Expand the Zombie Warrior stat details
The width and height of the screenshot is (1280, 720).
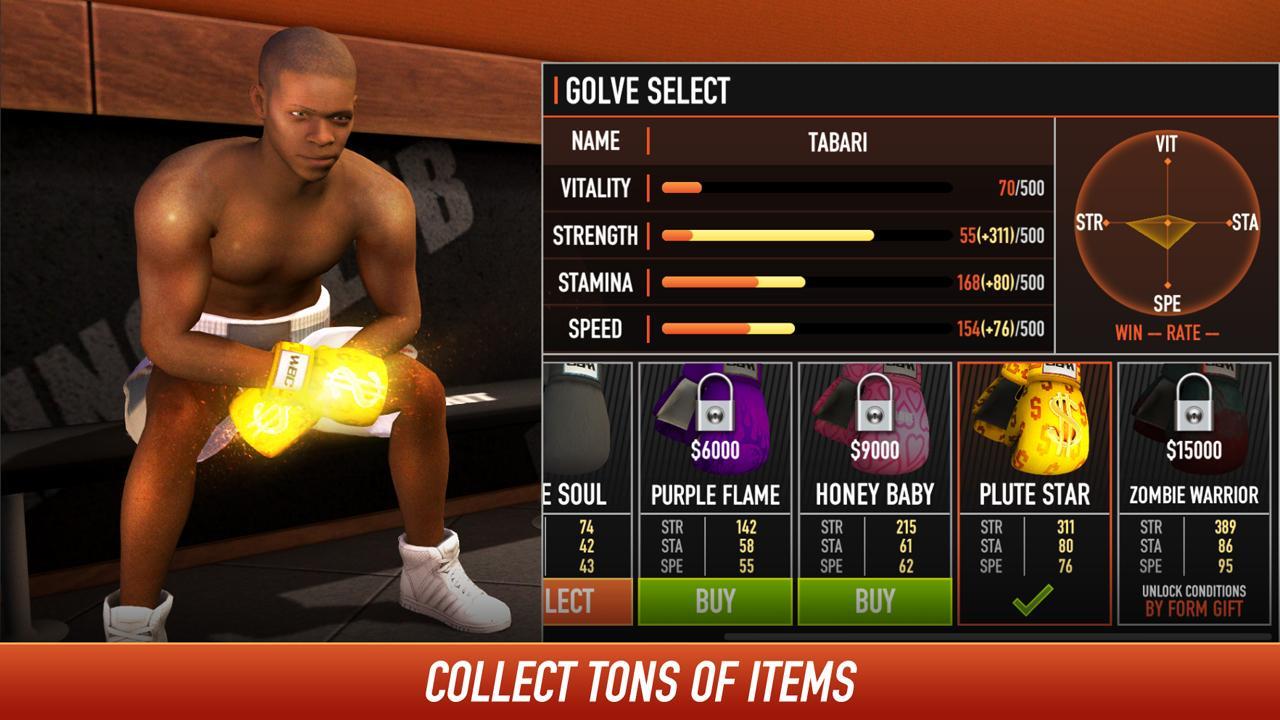pyautogui.click(x=1190, y=547)
